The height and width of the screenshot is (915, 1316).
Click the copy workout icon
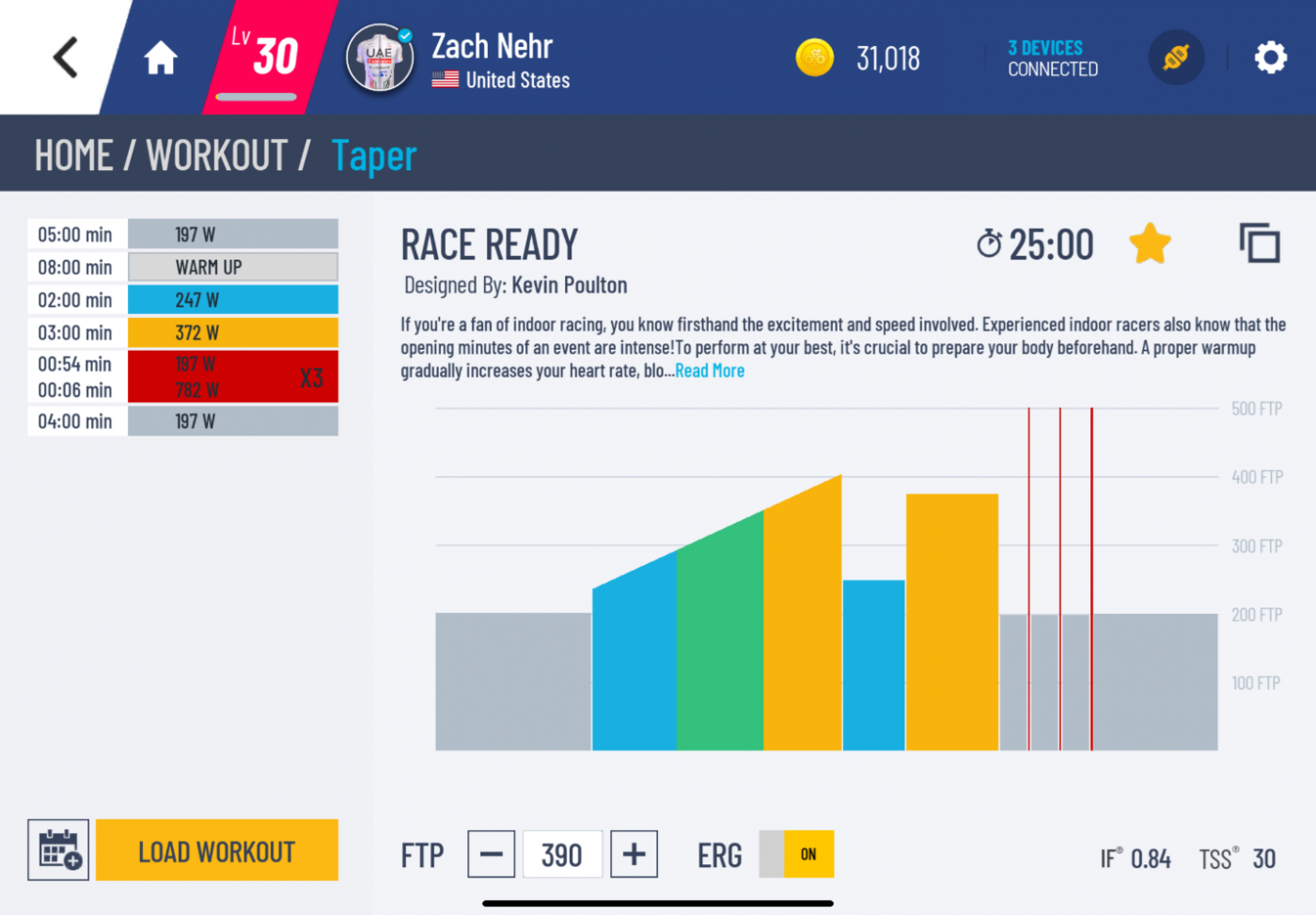(x=1260, y=243)
